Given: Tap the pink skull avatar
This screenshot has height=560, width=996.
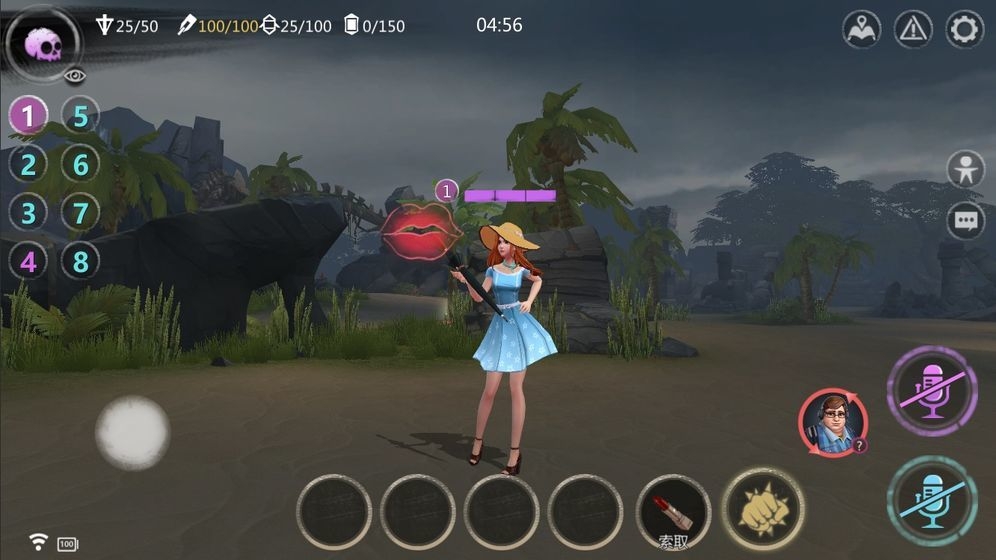Looking at the screenshot, I should [43, 44].
